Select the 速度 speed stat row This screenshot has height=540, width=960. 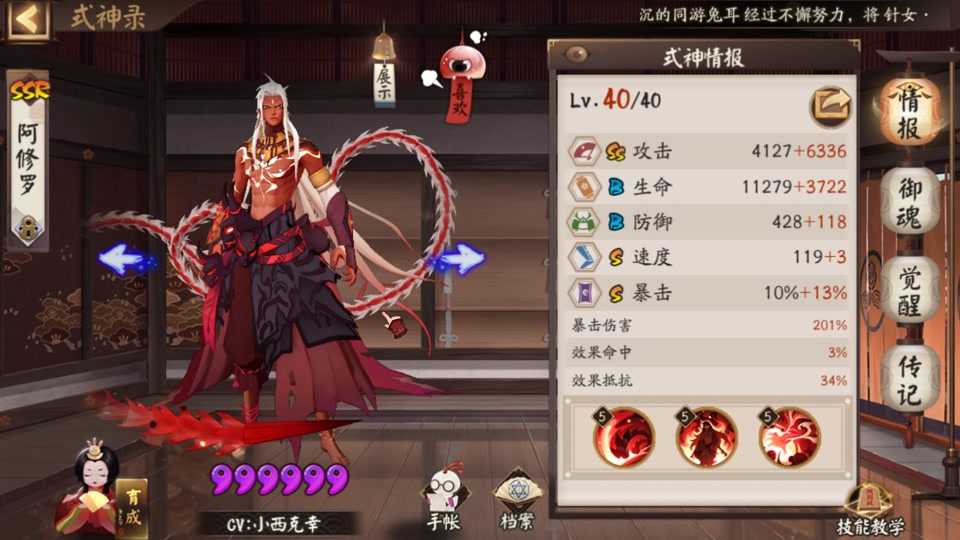click(x=708, y=257)
